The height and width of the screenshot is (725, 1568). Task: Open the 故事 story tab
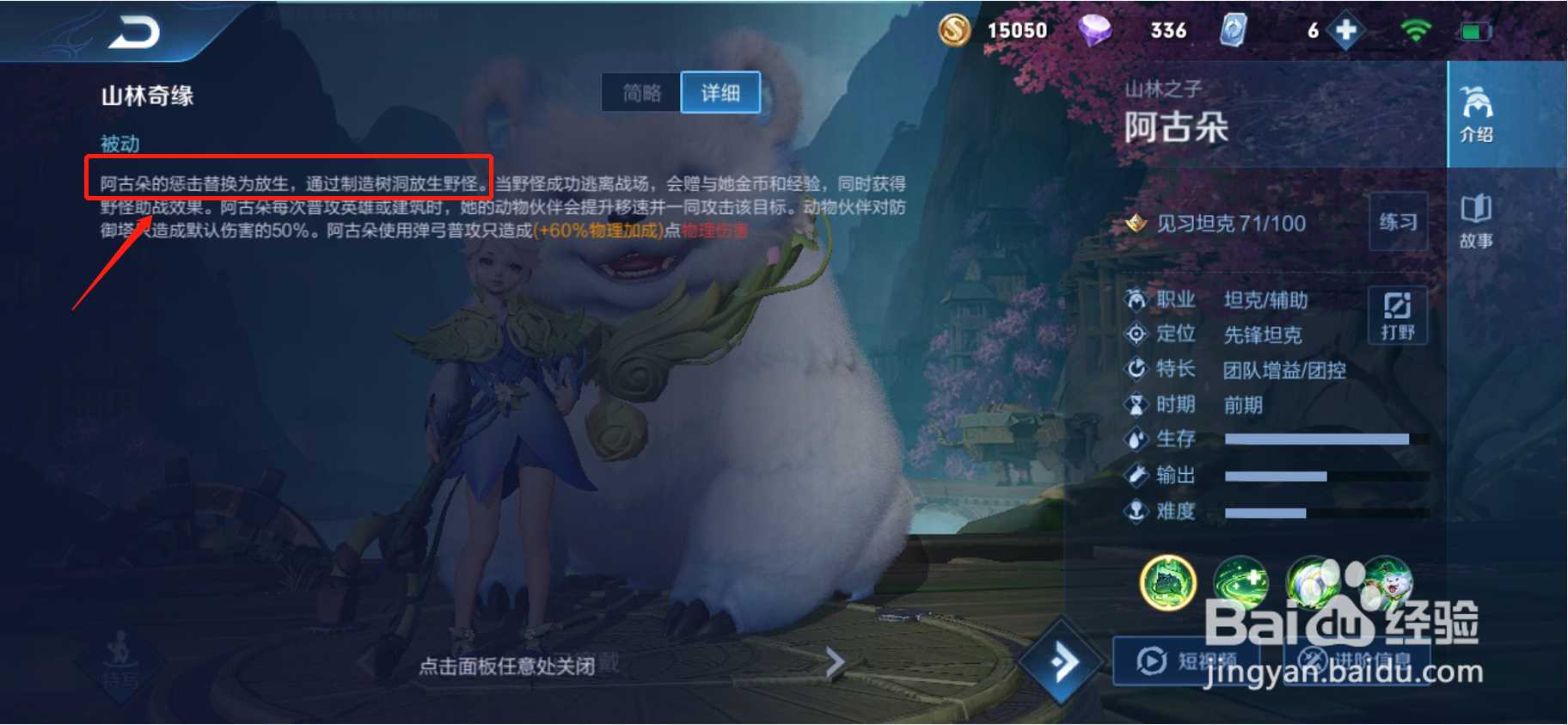coord(1477,222)
